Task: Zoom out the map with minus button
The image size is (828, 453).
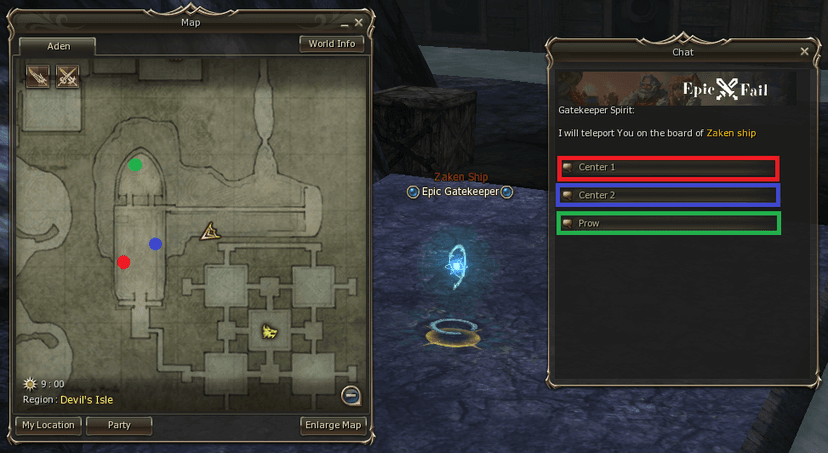Action: point(349,395)
